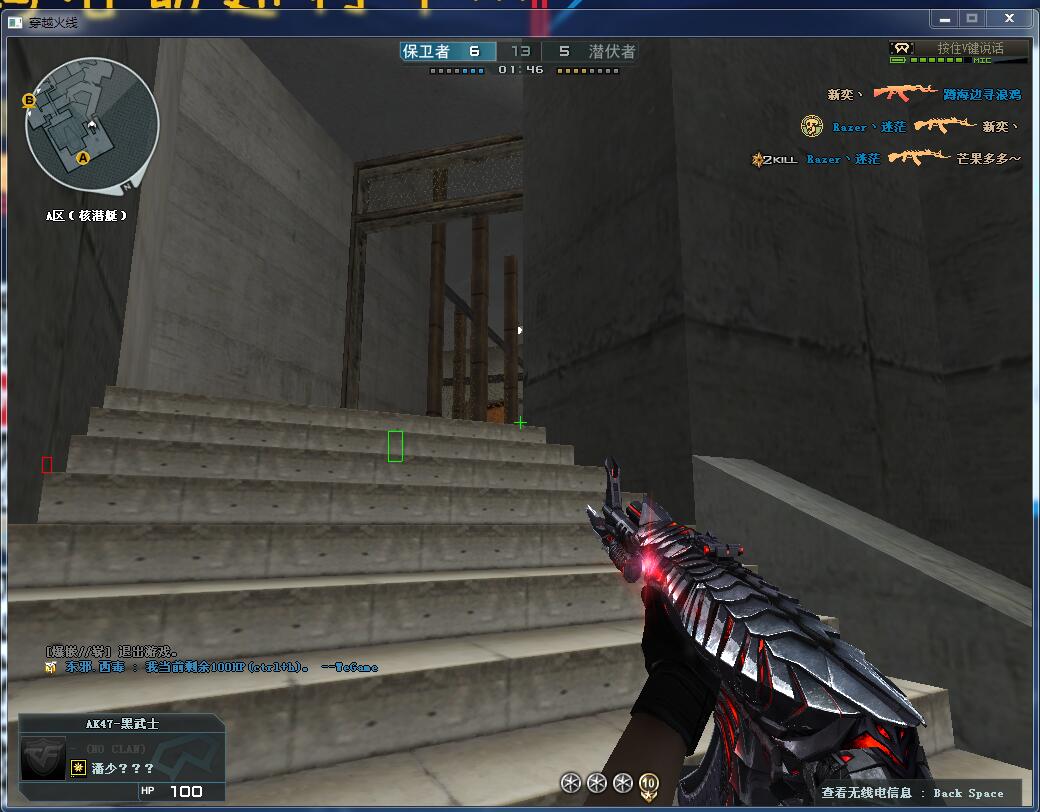Click the voice chat headset icon
Viewport: 1040px width, 812px height.
click(x=902, y=48)
